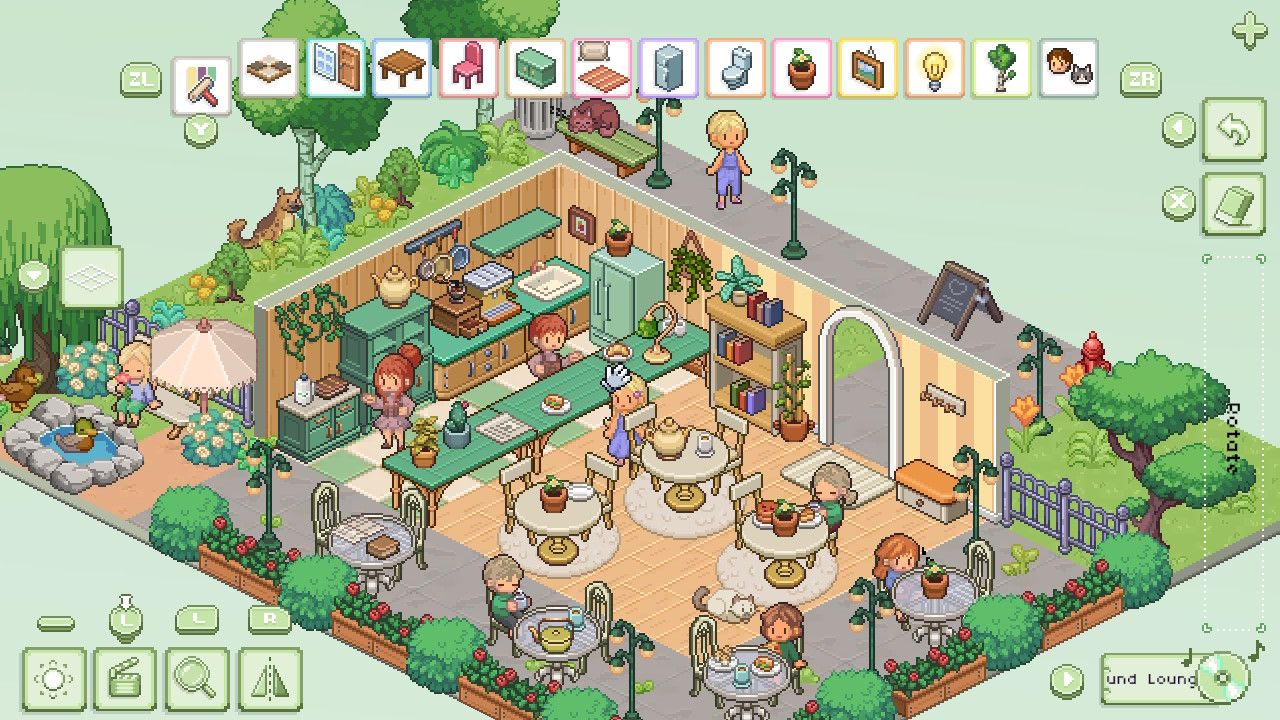This screenshot has width=1280, height=720.
Task: Open the people and pets category
Action: coord(1068,68)
